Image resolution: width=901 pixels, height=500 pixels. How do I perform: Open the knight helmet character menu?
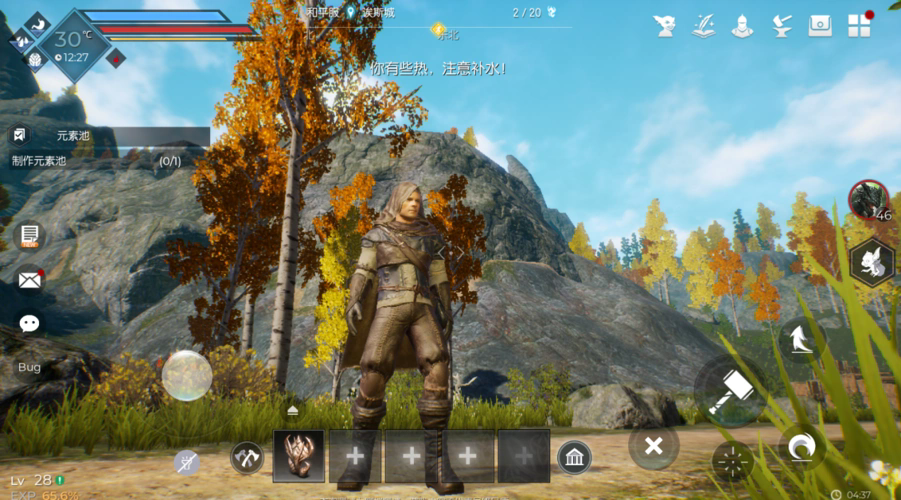click(742, 26)
